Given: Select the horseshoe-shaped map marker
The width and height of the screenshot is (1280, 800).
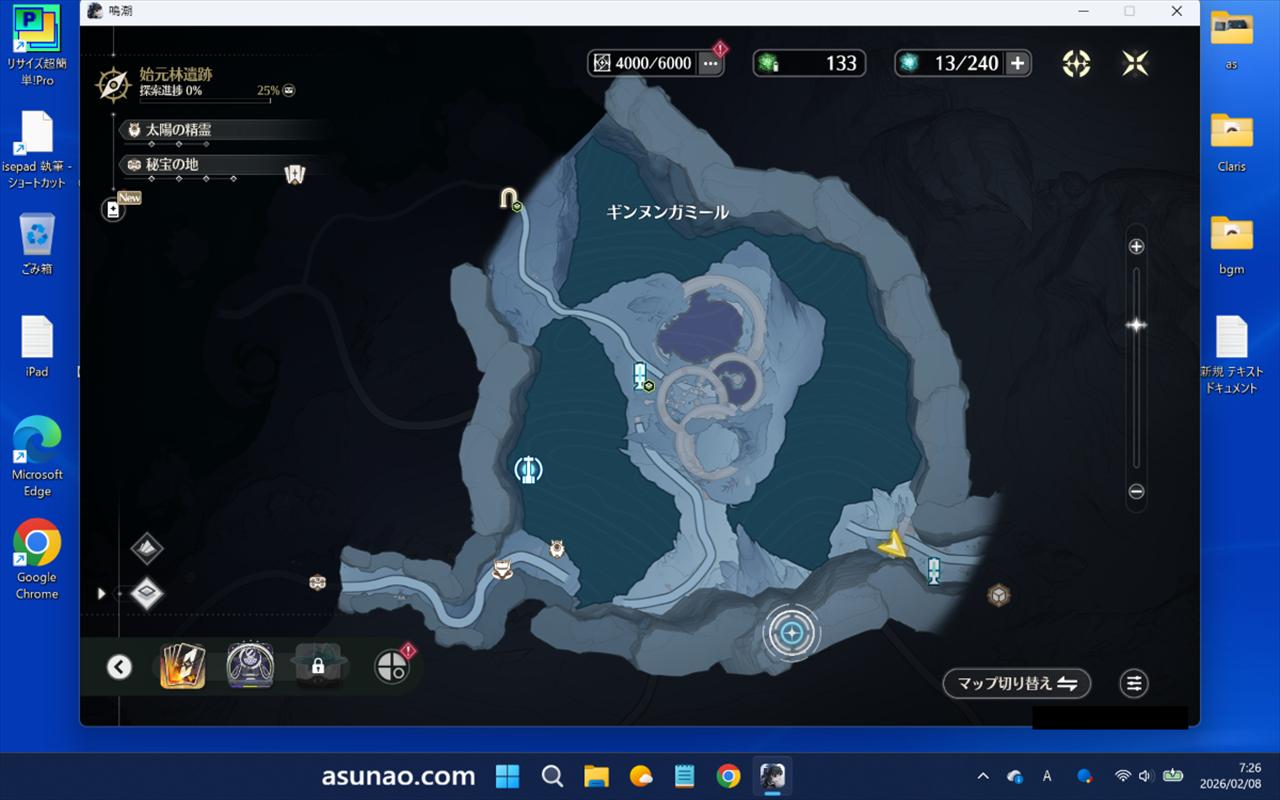Looking at the screenshot, I should 509,198.
